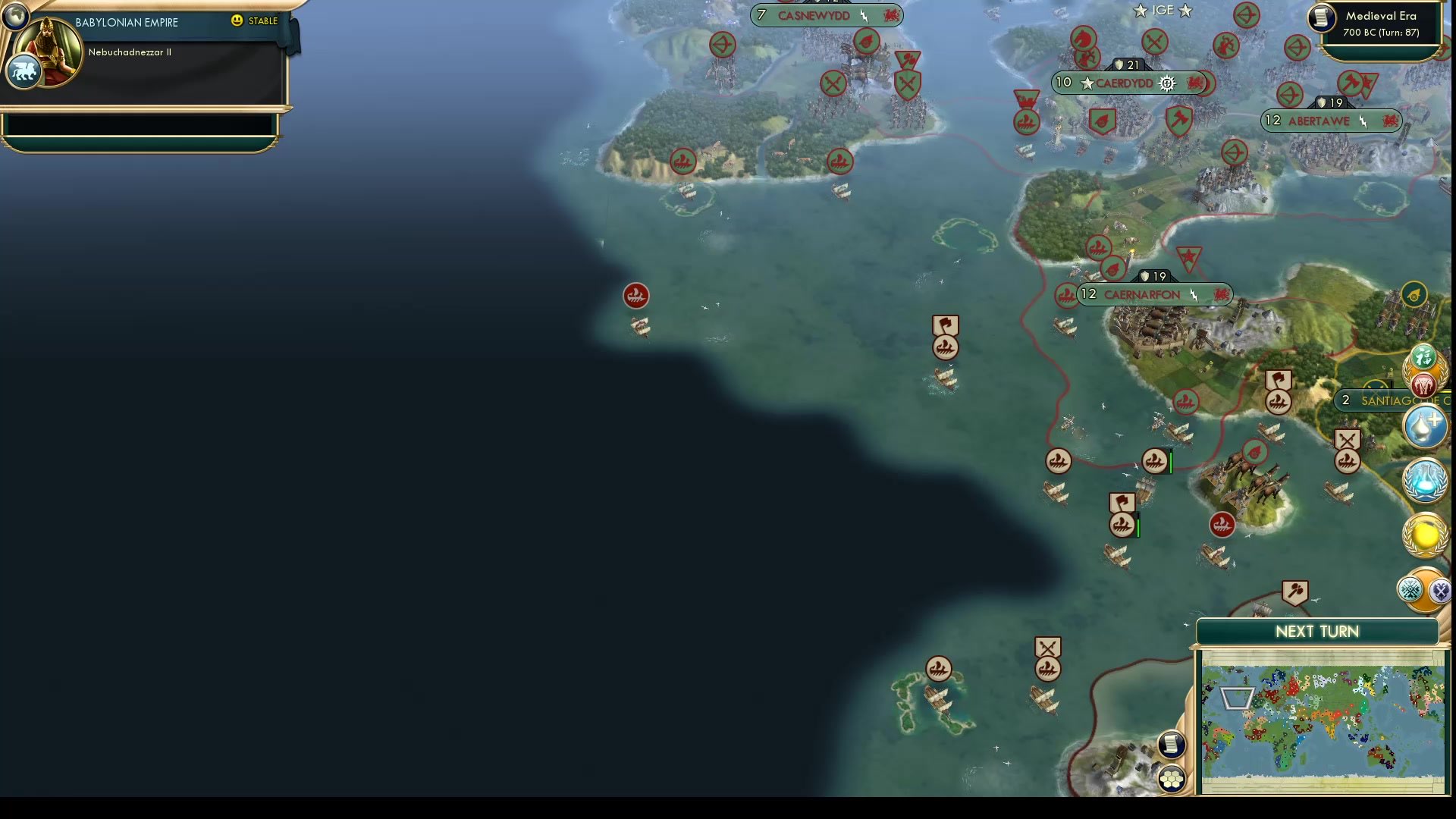Viewport: 1456px width, 819px height.
Task: Toggle the strategic view hexes button
Action: coord(1171,777)
